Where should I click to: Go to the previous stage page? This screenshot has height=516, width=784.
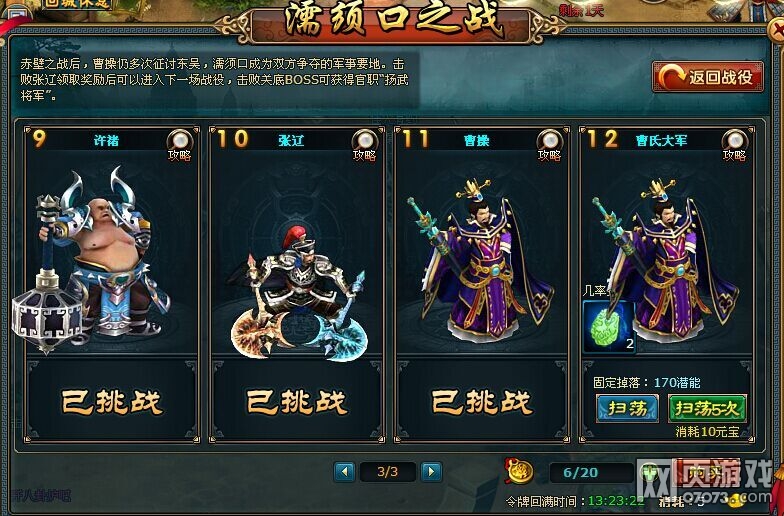(x=345, y=471)
